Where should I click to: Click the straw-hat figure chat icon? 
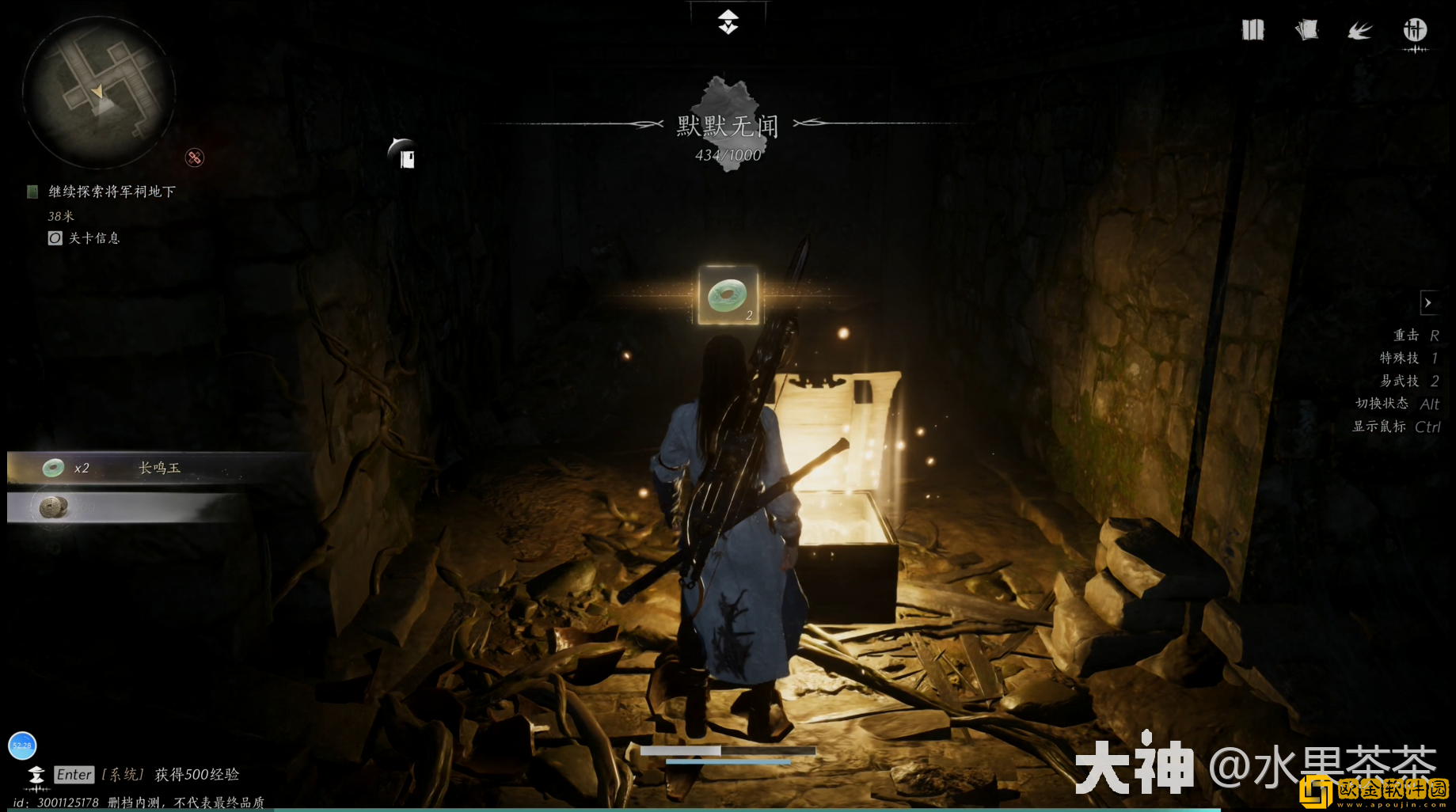tap(36, 776)
